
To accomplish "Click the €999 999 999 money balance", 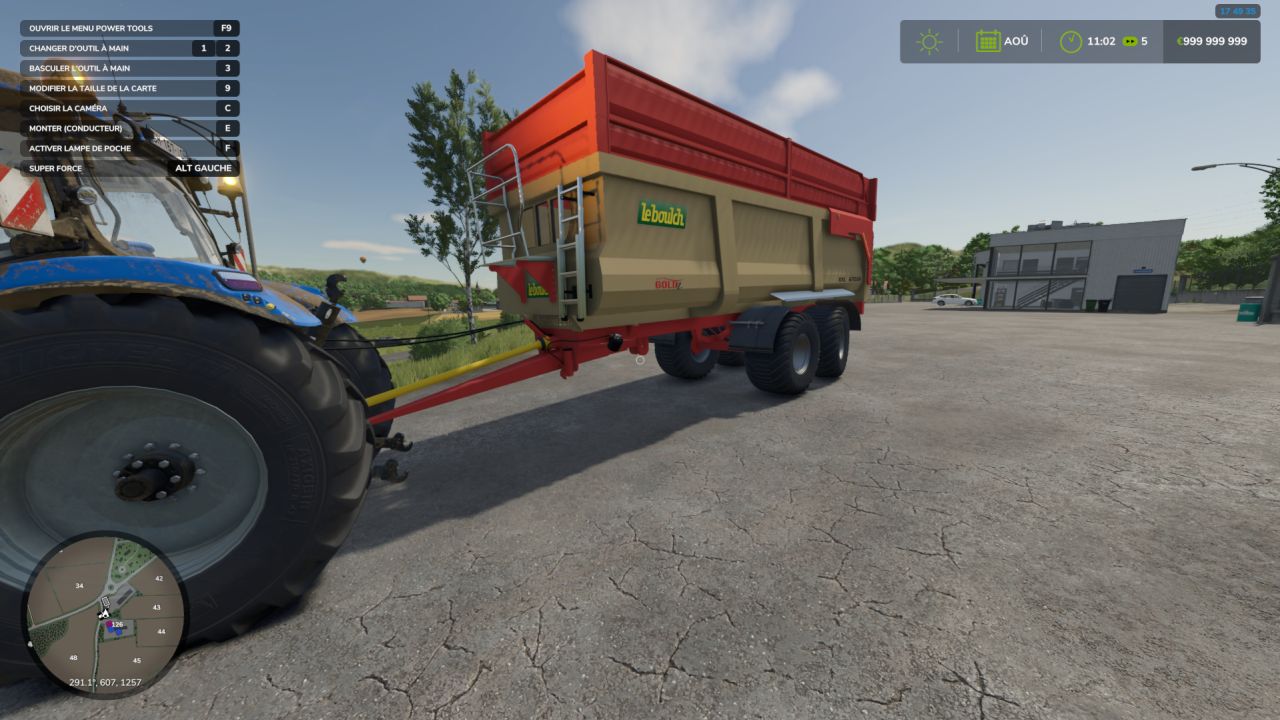I will tap(1210, 41).
